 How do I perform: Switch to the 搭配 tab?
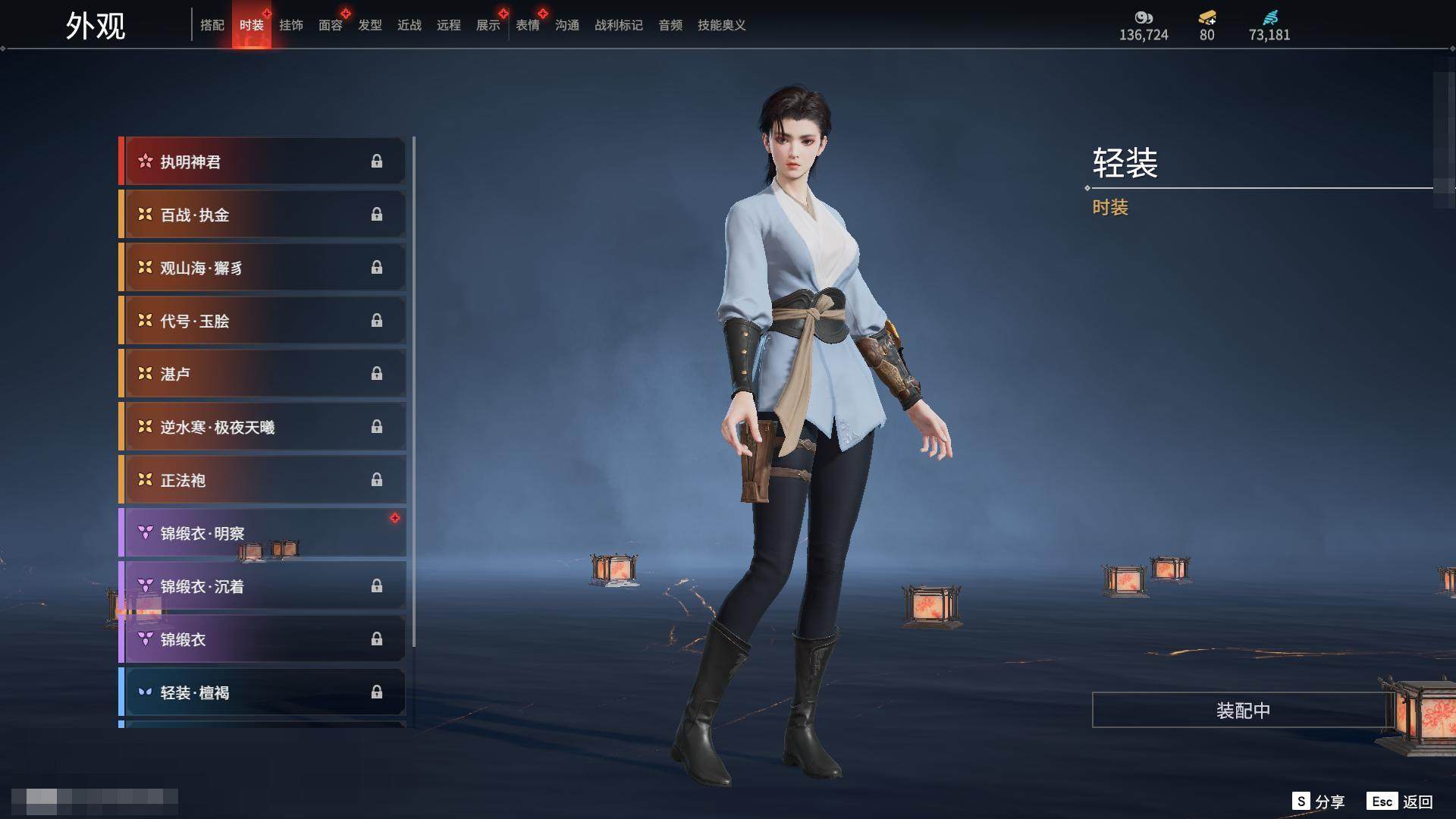[212, 26]
